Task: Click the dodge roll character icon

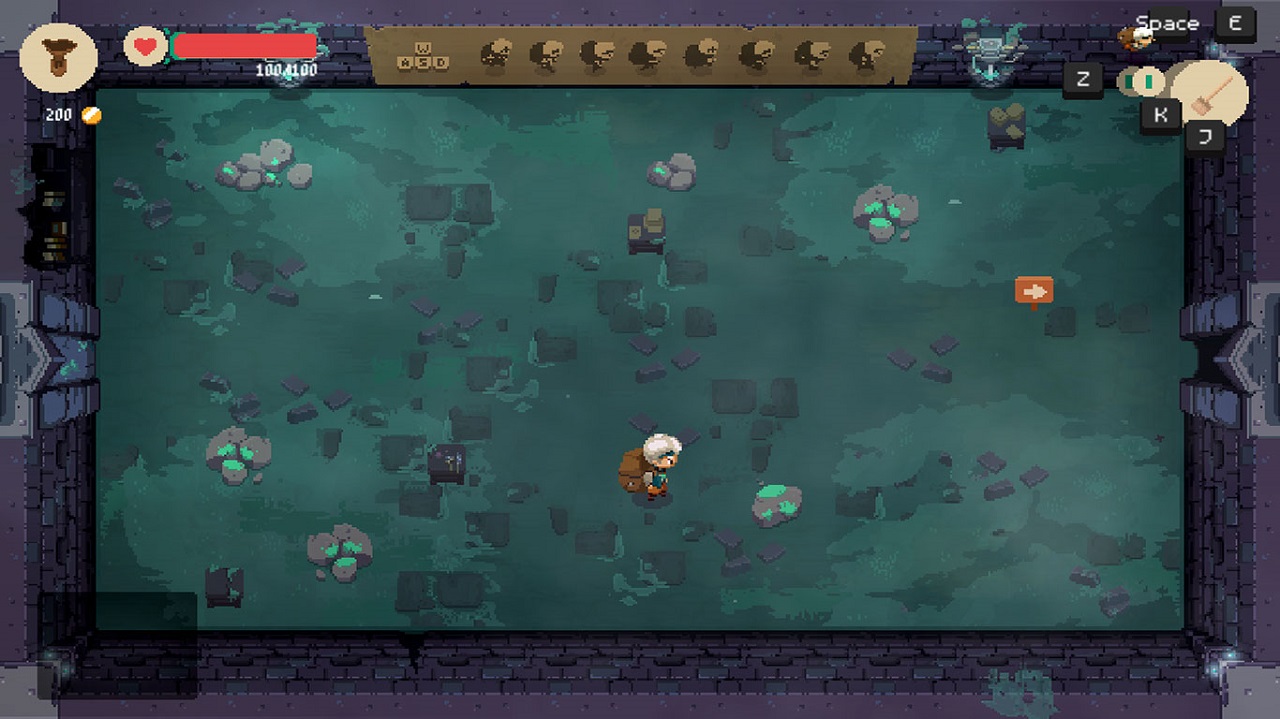Action: [x=1135, y=37]
